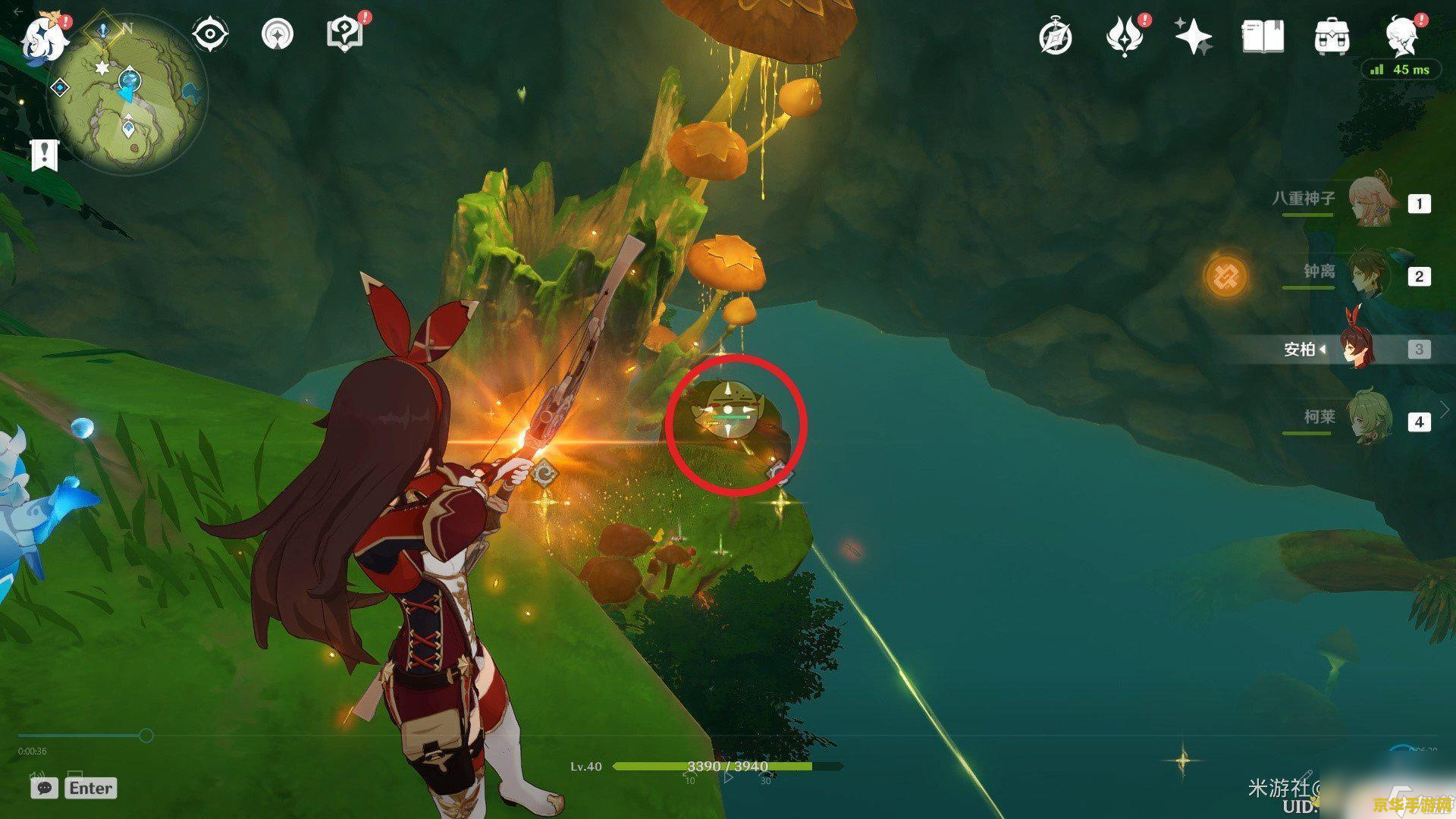
Task: Open the concentric-circle icon beside the eye
Action: tap(277, 35)
